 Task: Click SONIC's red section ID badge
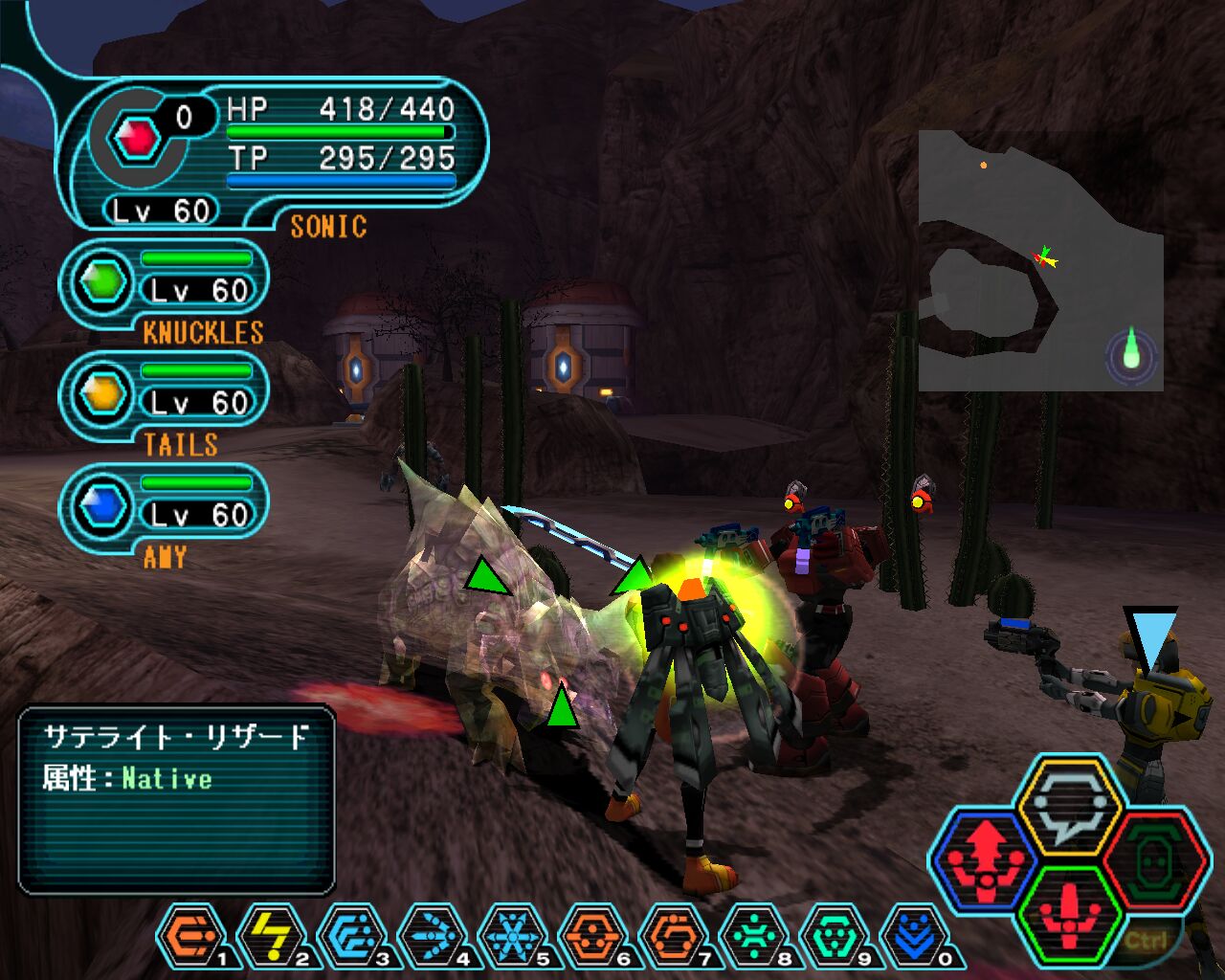pos(137,140)
